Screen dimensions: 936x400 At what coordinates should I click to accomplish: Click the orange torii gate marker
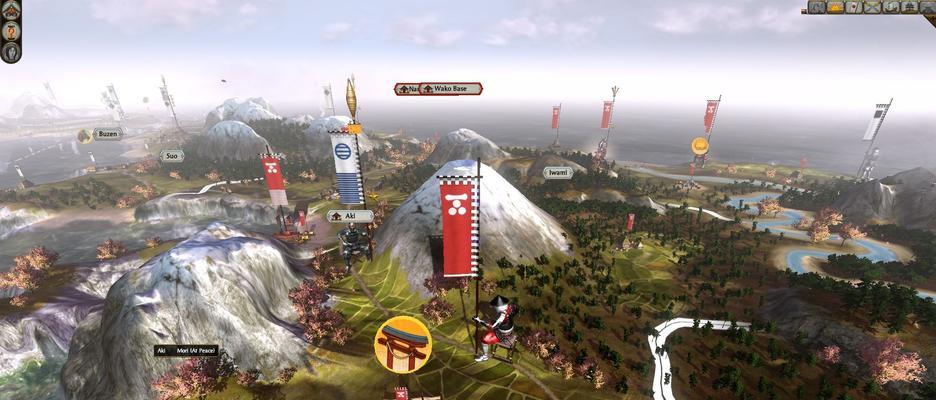click(402, 344)
